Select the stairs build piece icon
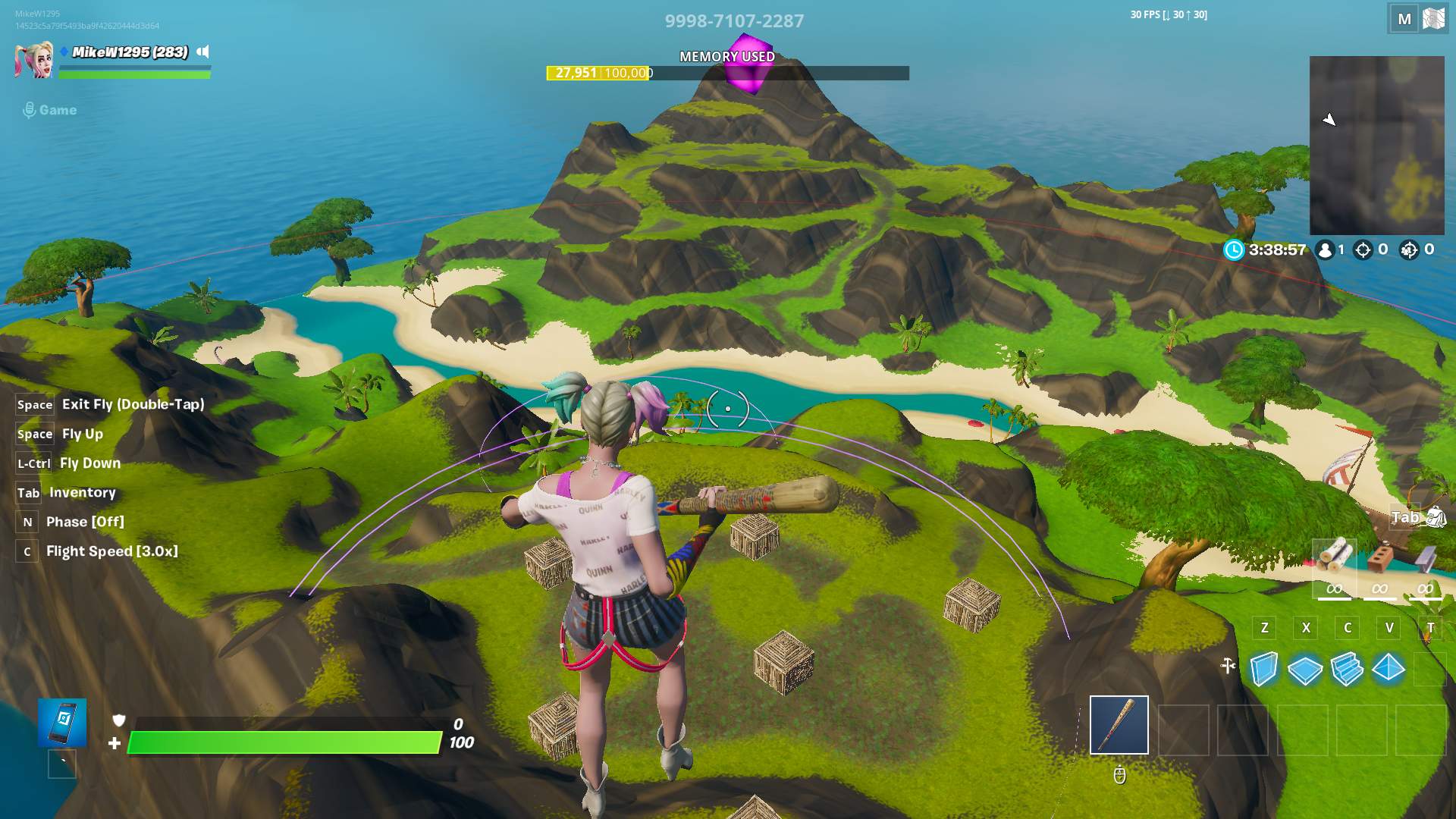1456x819 pixels. click(x=1348, y=670)
